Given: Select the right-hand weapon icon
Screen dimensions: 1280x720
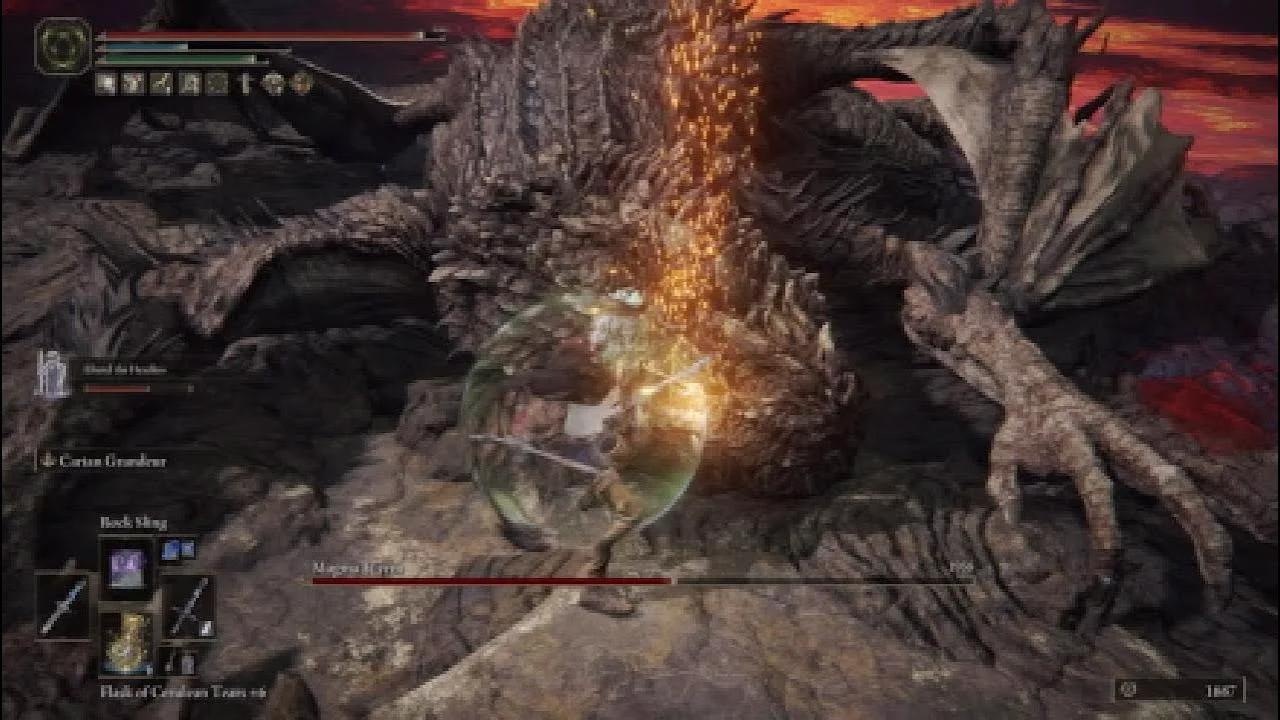Looking at the screenshot, I should click(190, 607).
